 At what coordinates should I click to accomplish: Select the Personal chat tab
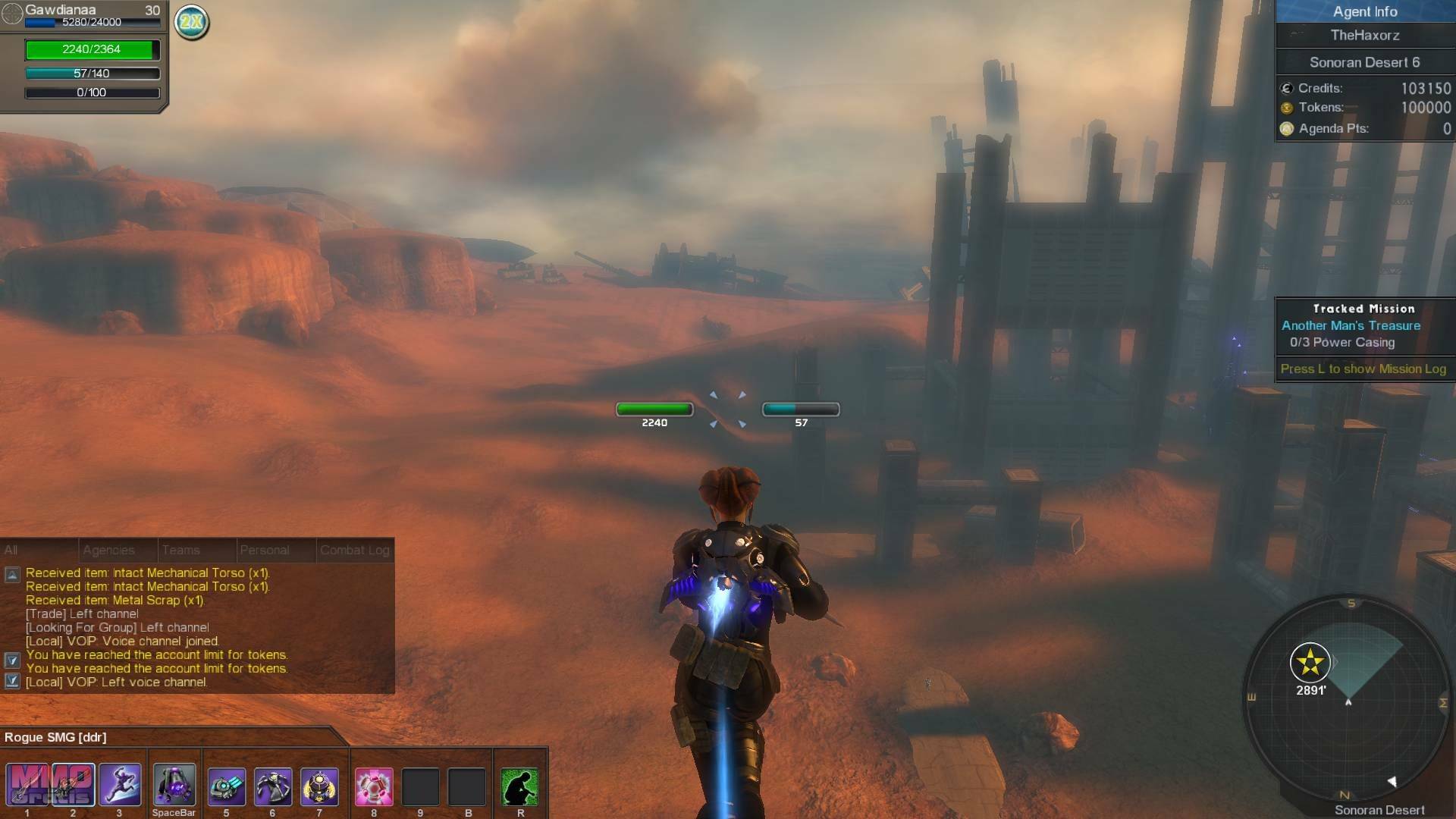click(264, 551)
